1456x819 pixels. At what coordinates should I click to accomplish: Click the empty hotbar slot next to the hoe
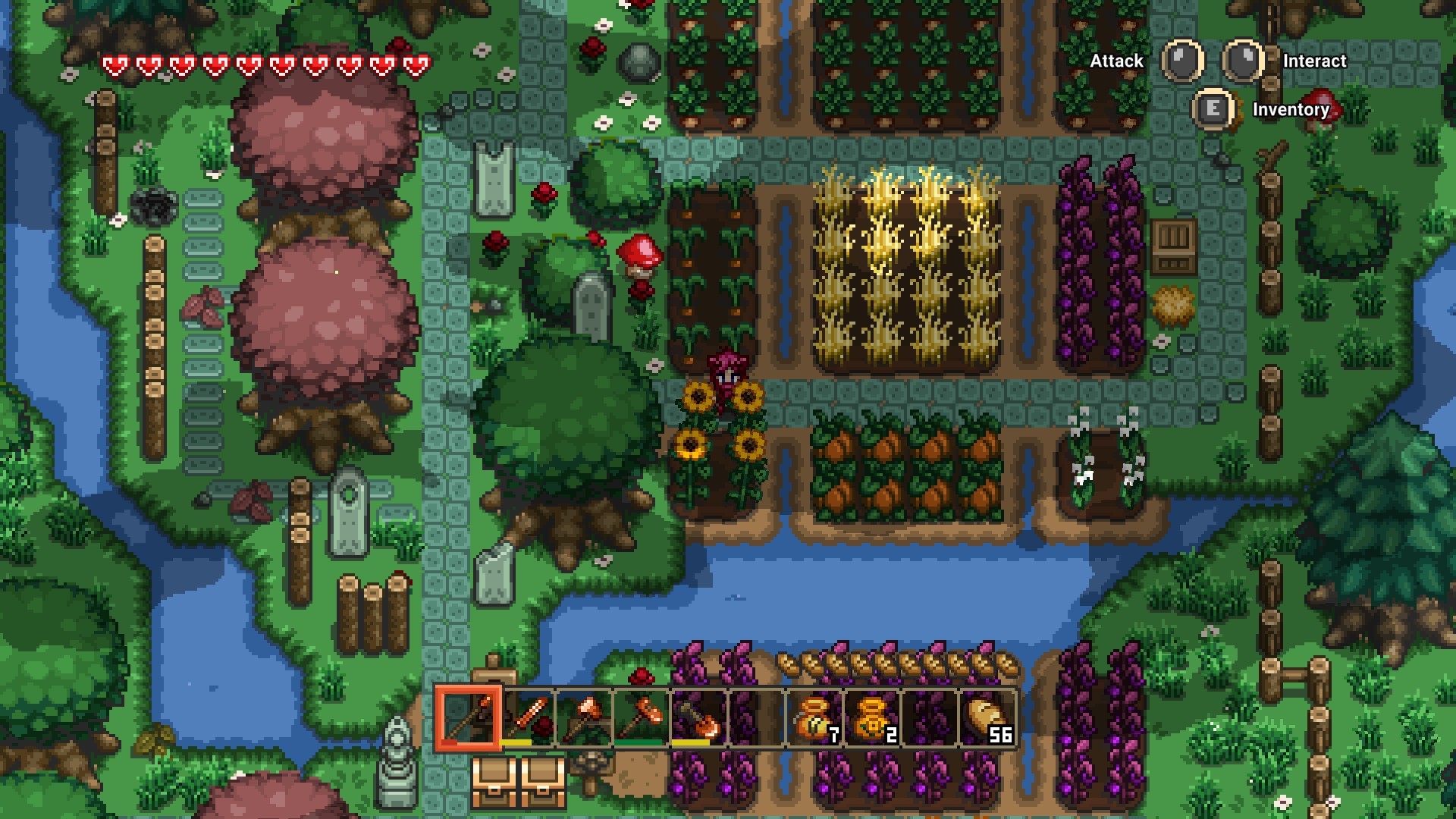coord(752,717)
